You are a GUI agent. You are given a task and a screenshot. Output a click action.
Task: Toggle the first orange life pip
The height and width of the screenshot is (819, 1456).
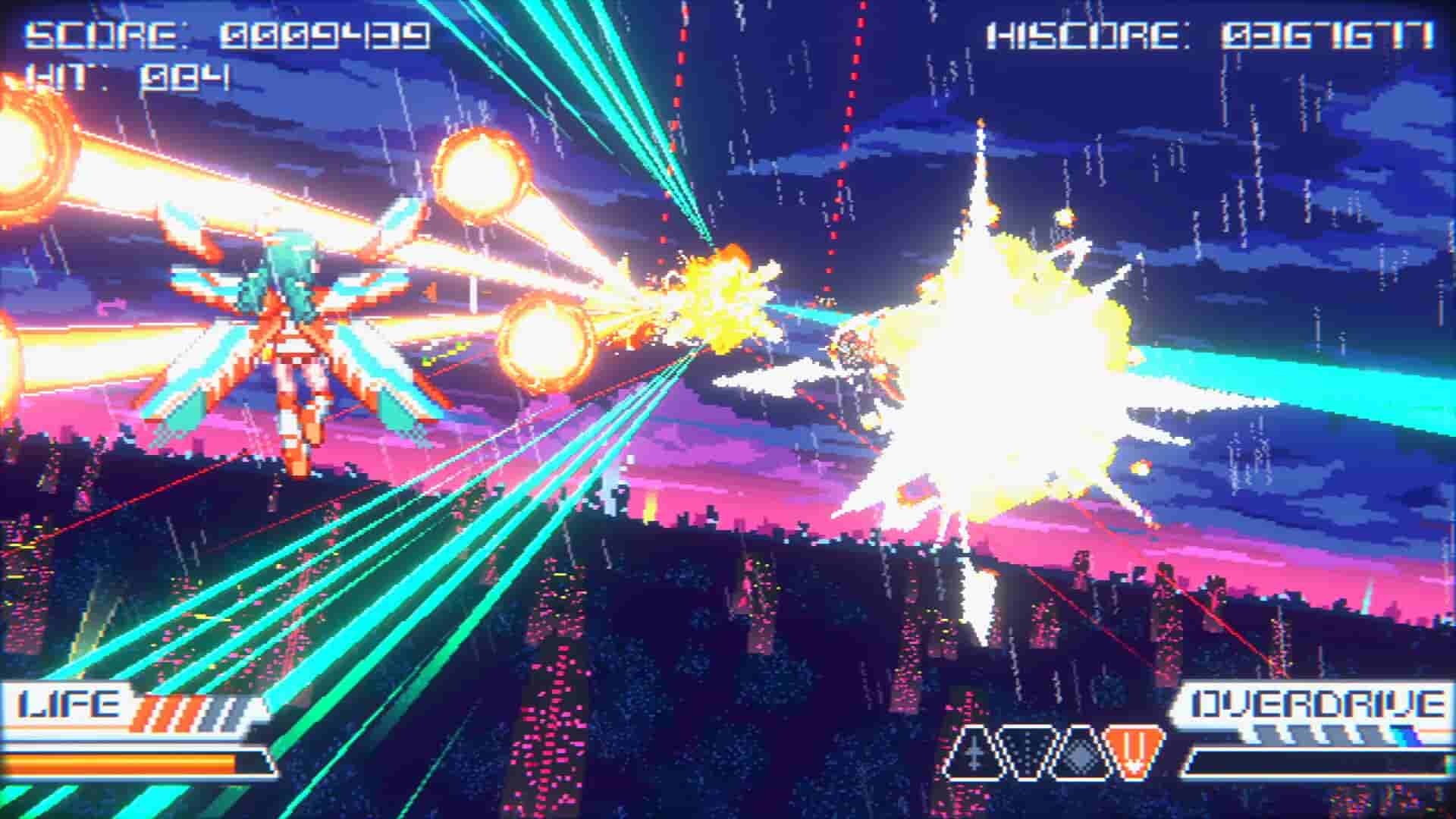(x=142, y=711)
